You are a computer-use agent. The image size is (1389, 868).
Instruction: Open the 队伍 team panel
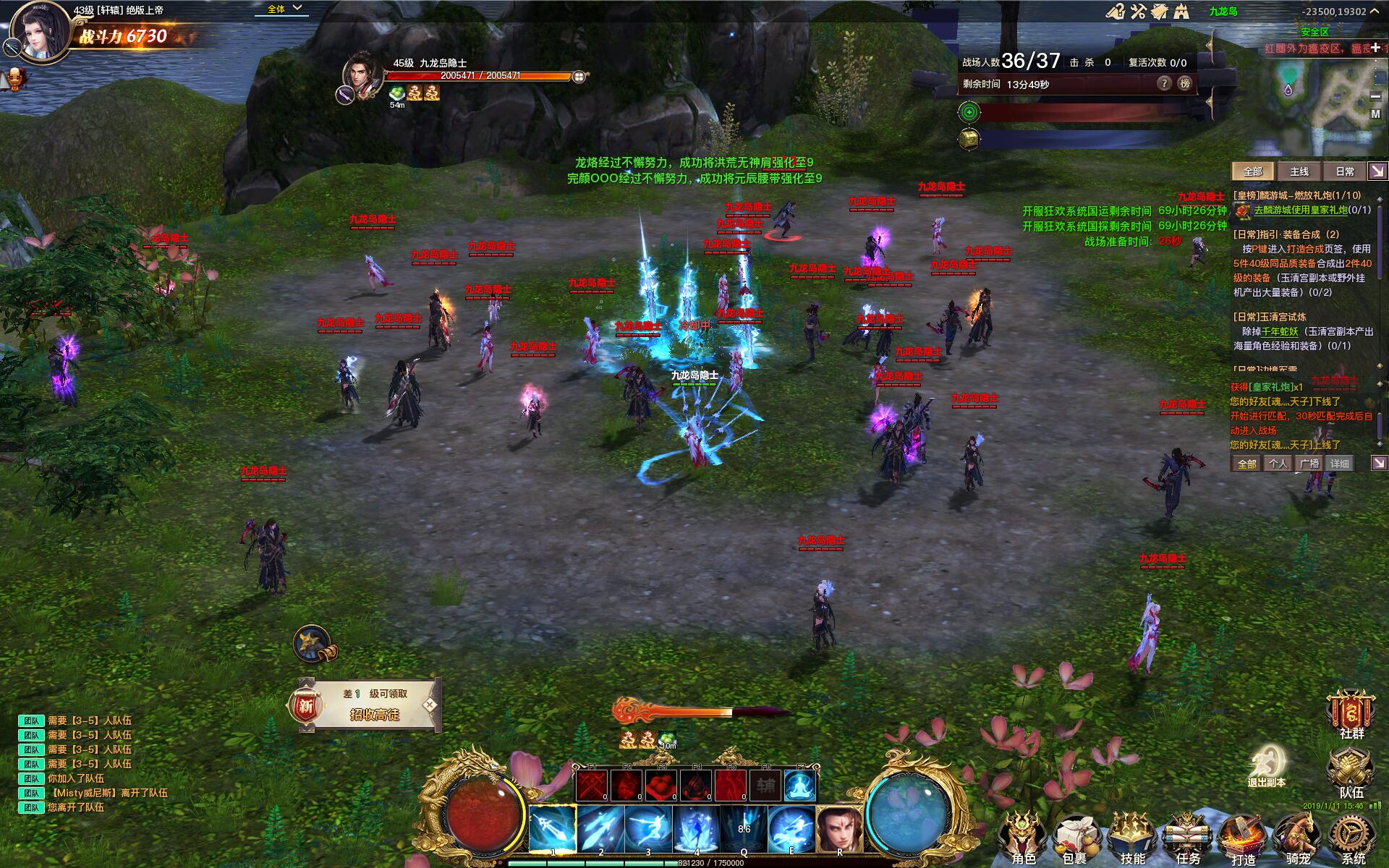click(x=1350, y=771)
